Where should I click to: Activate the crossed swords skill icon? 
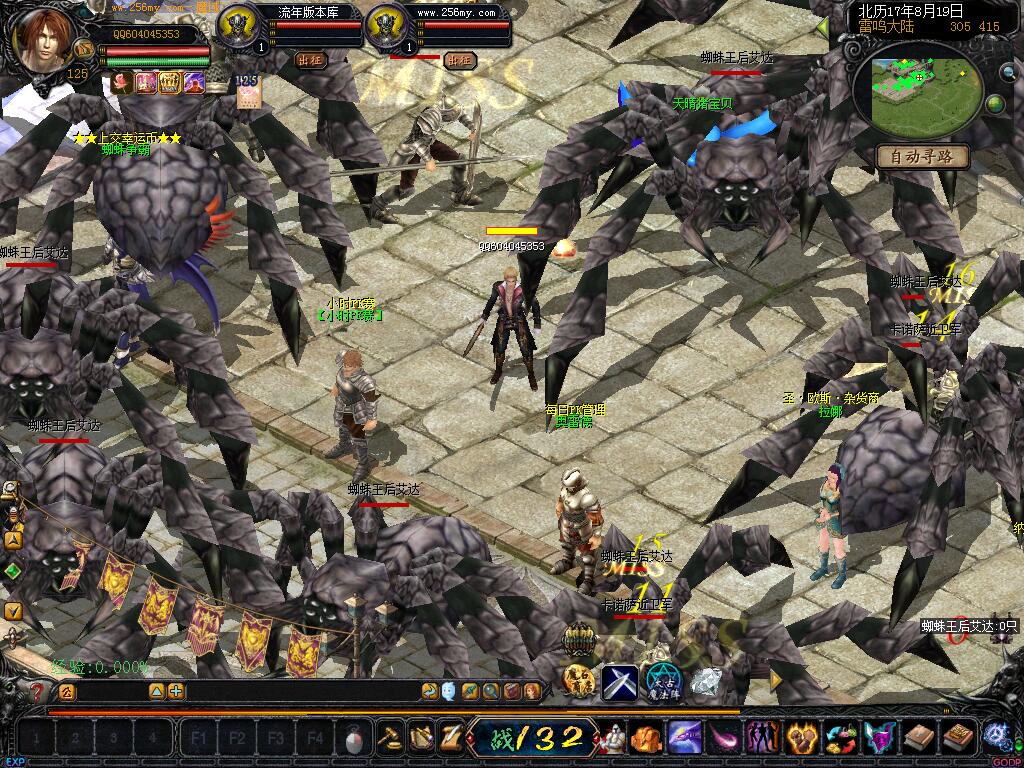[x=620, y=682]
